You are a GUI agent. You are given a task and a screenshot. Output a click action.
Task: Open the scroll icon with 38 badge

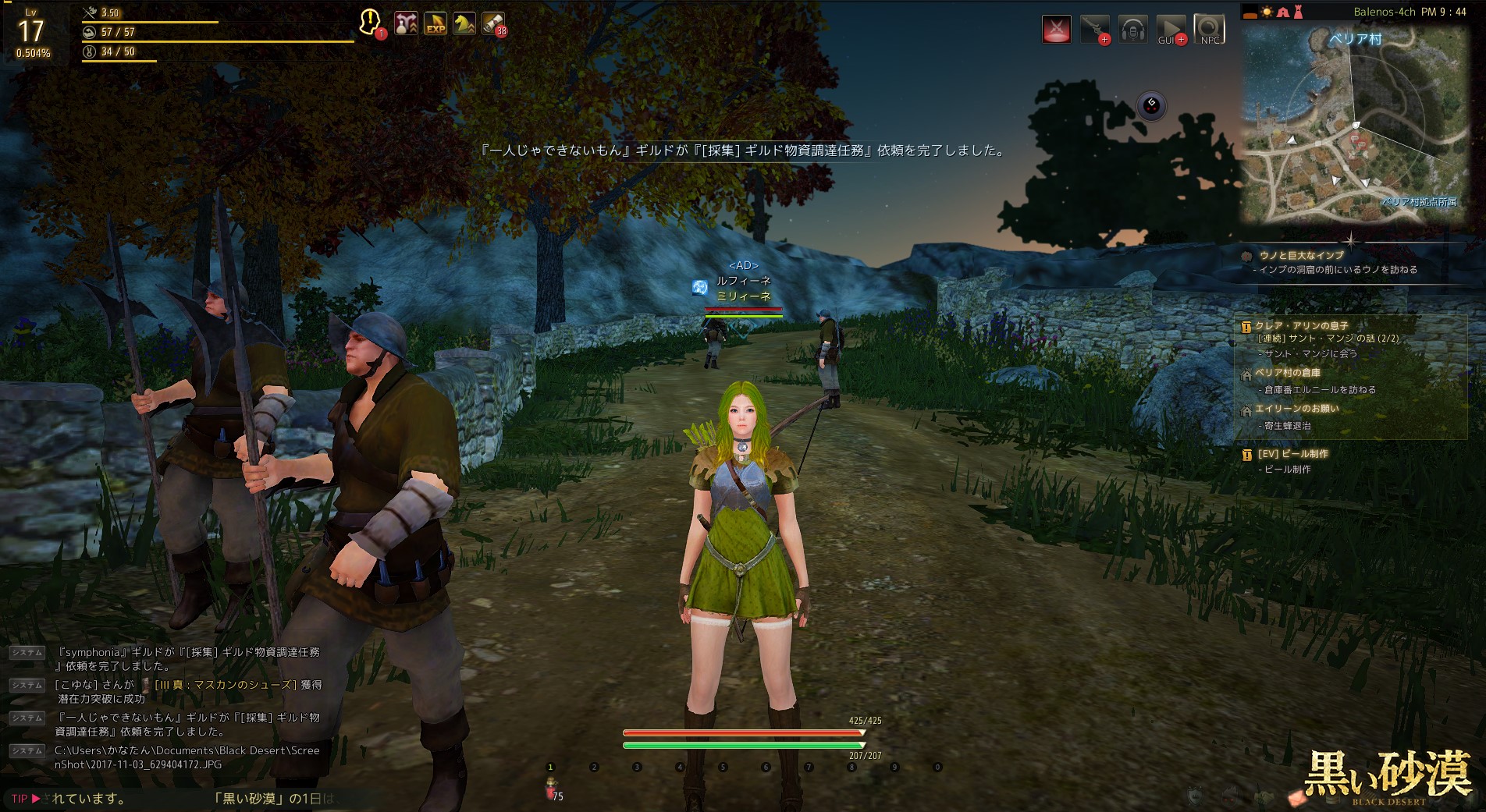pos(492,23)
